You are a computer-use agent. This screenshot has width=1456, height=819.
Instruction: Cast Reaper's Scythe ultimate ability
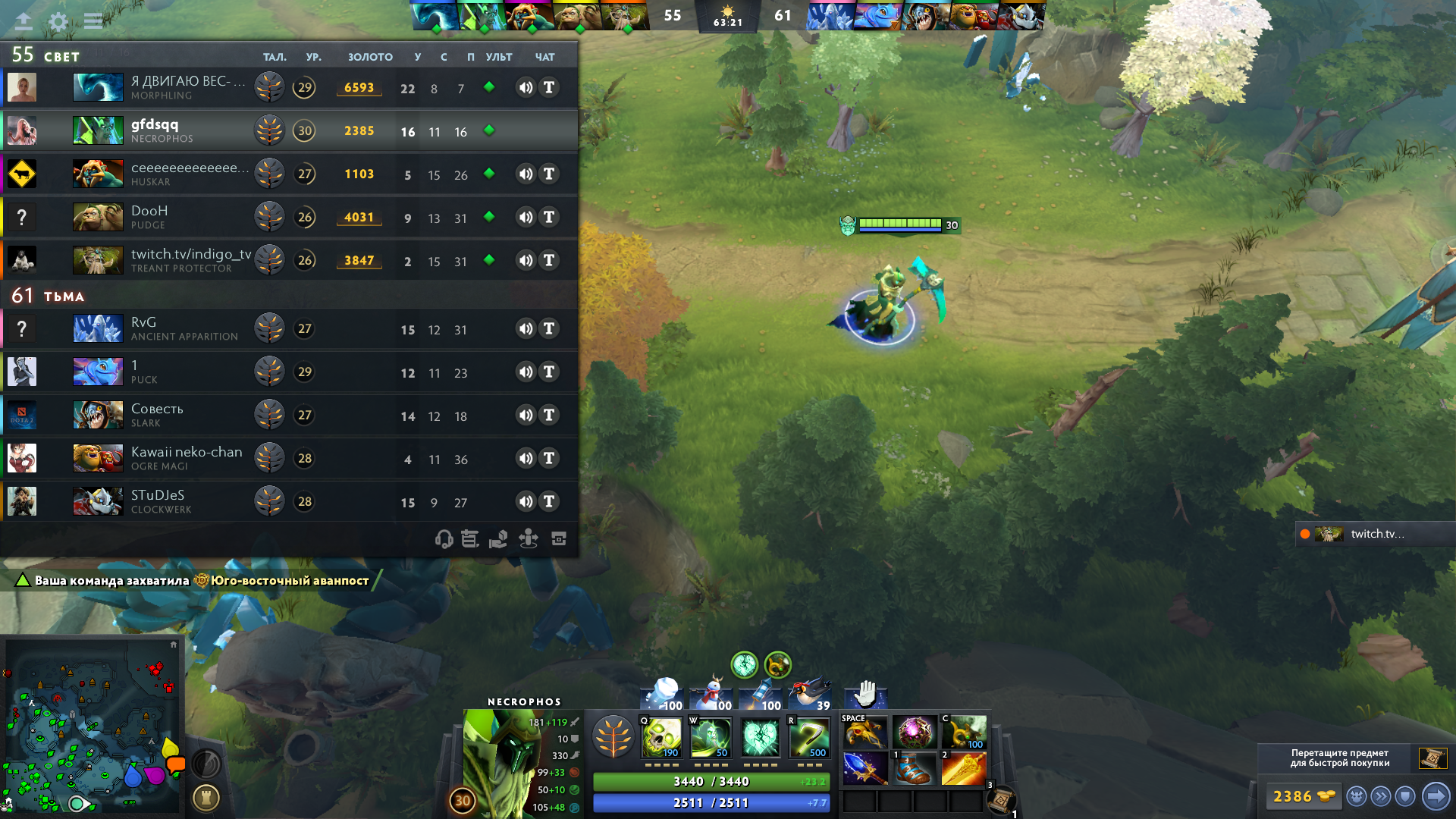coord(809,737)
